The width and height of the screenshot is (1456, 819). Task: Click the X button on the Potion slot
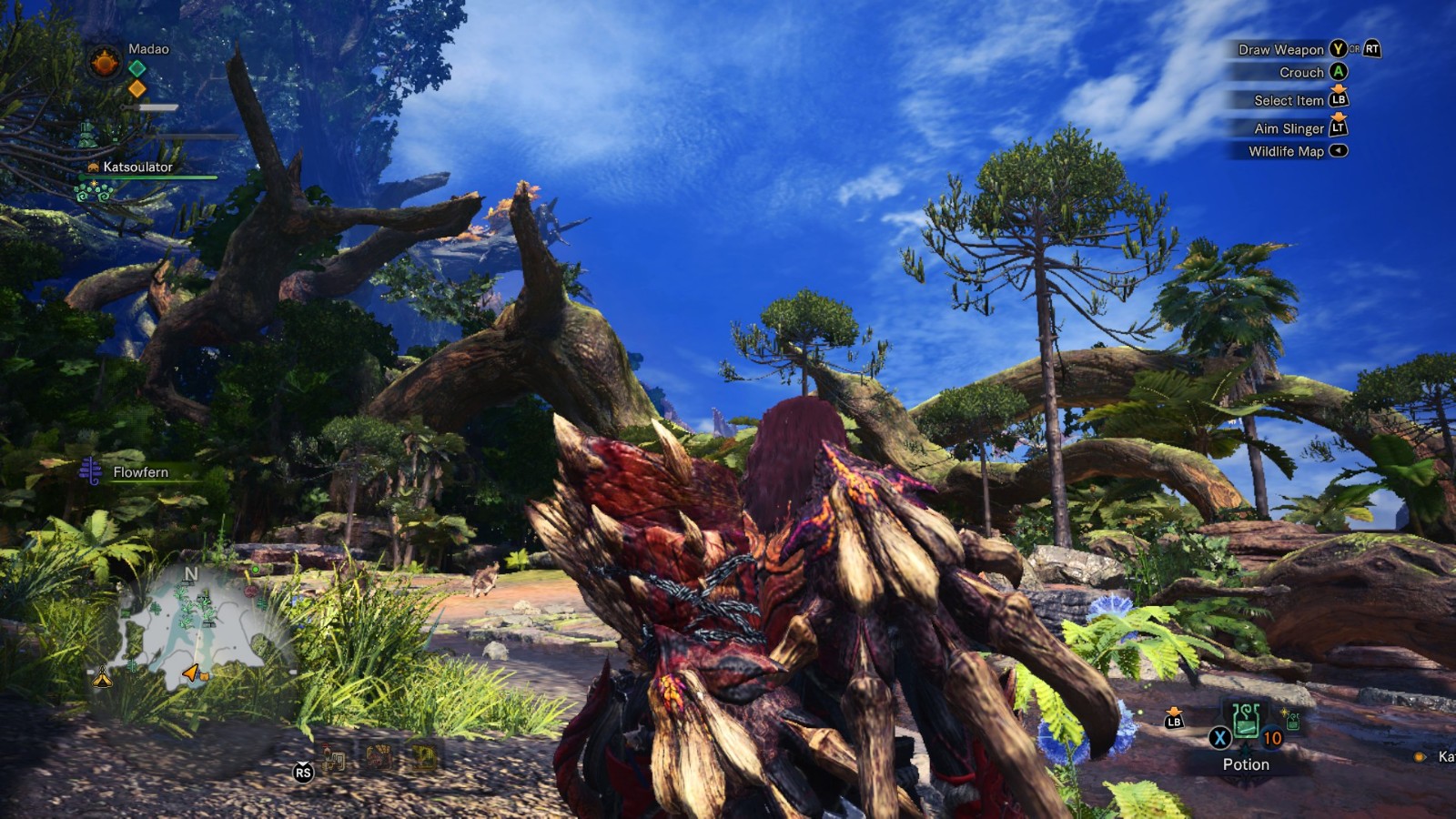1220,737
